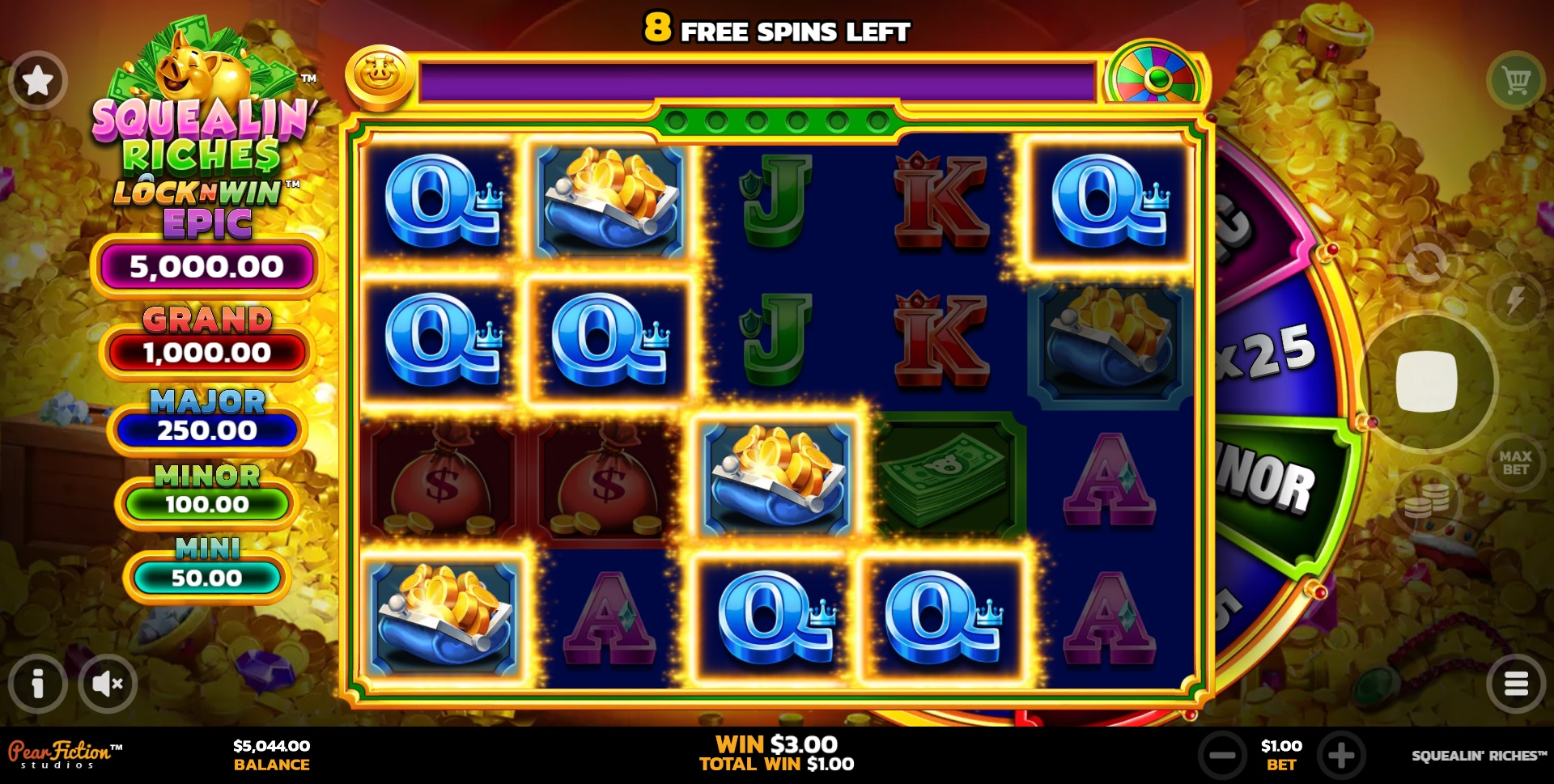Screen dimensions: 1554x784
Task: Click the EPIC 5,000.00 jackpot label
Action: coord(205,264)
